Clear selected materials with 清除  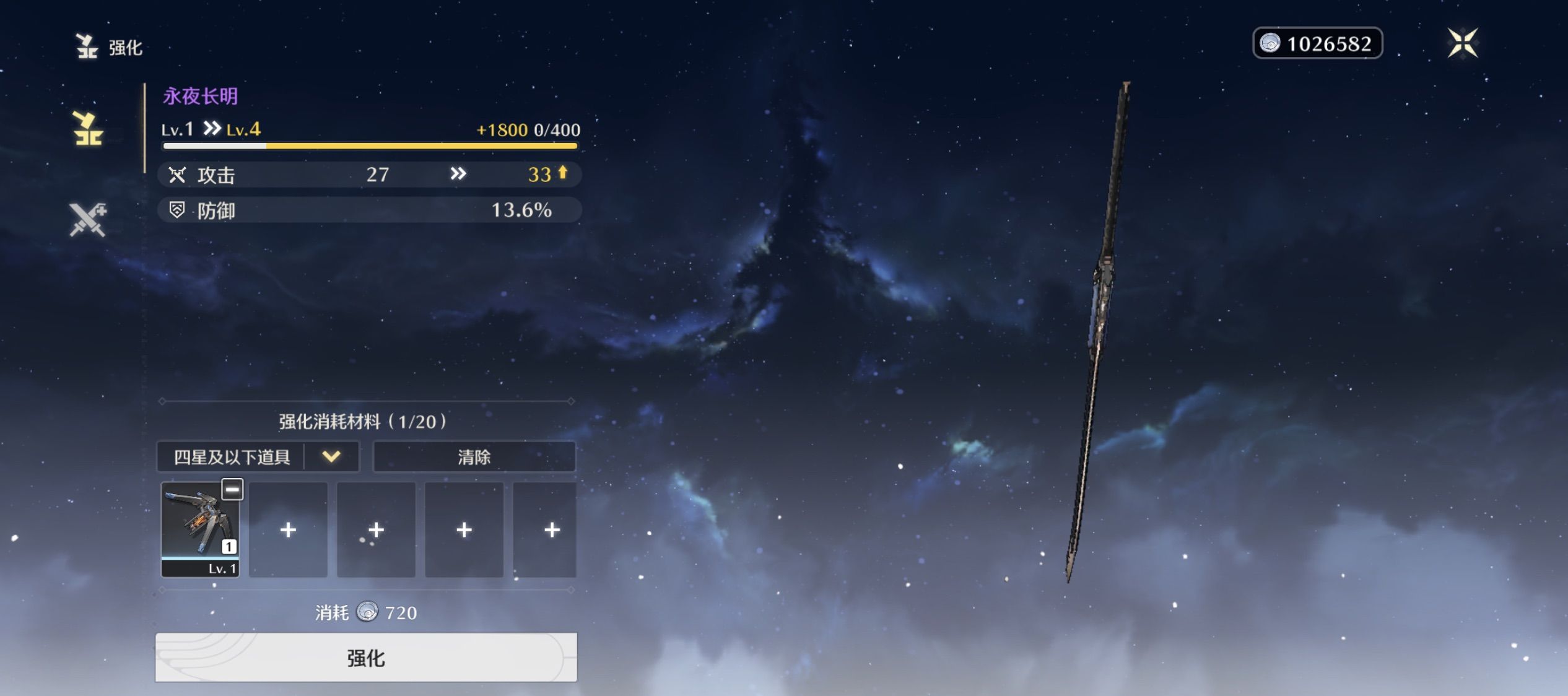pyautogui.click(x=474, y=457)
